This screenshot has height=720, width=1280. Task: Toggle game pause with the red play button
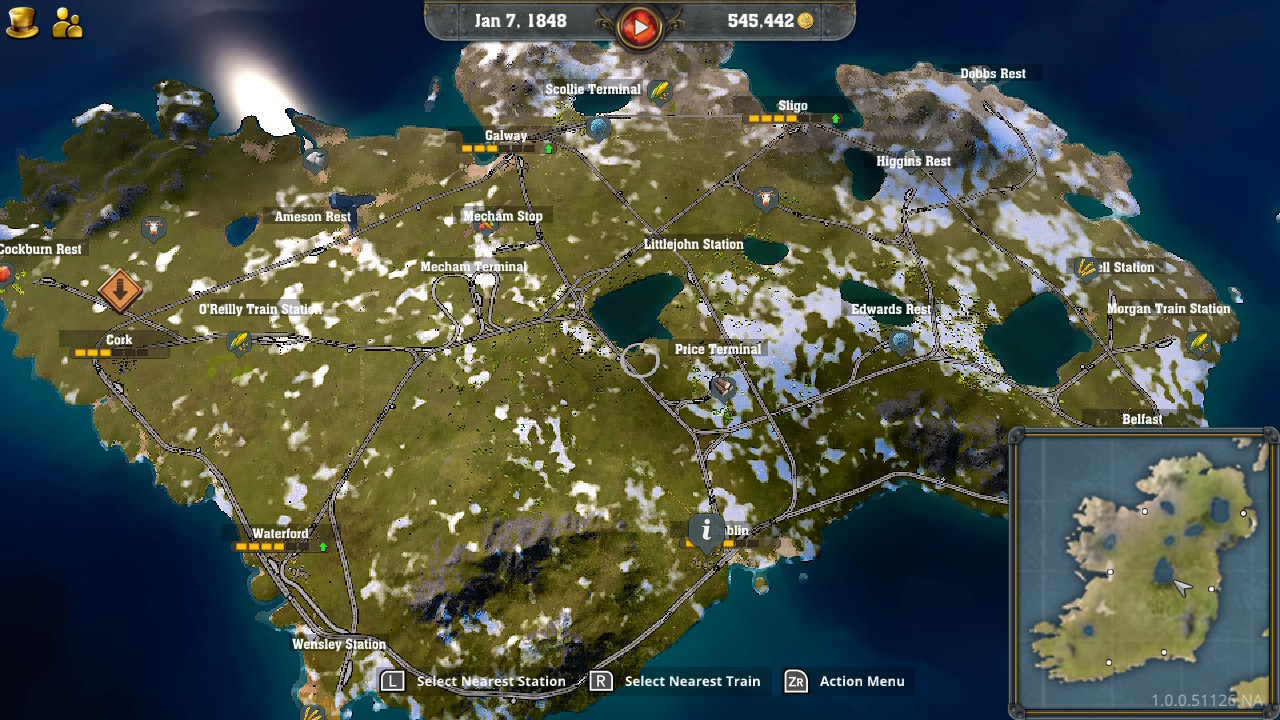[x=641, y=25]
